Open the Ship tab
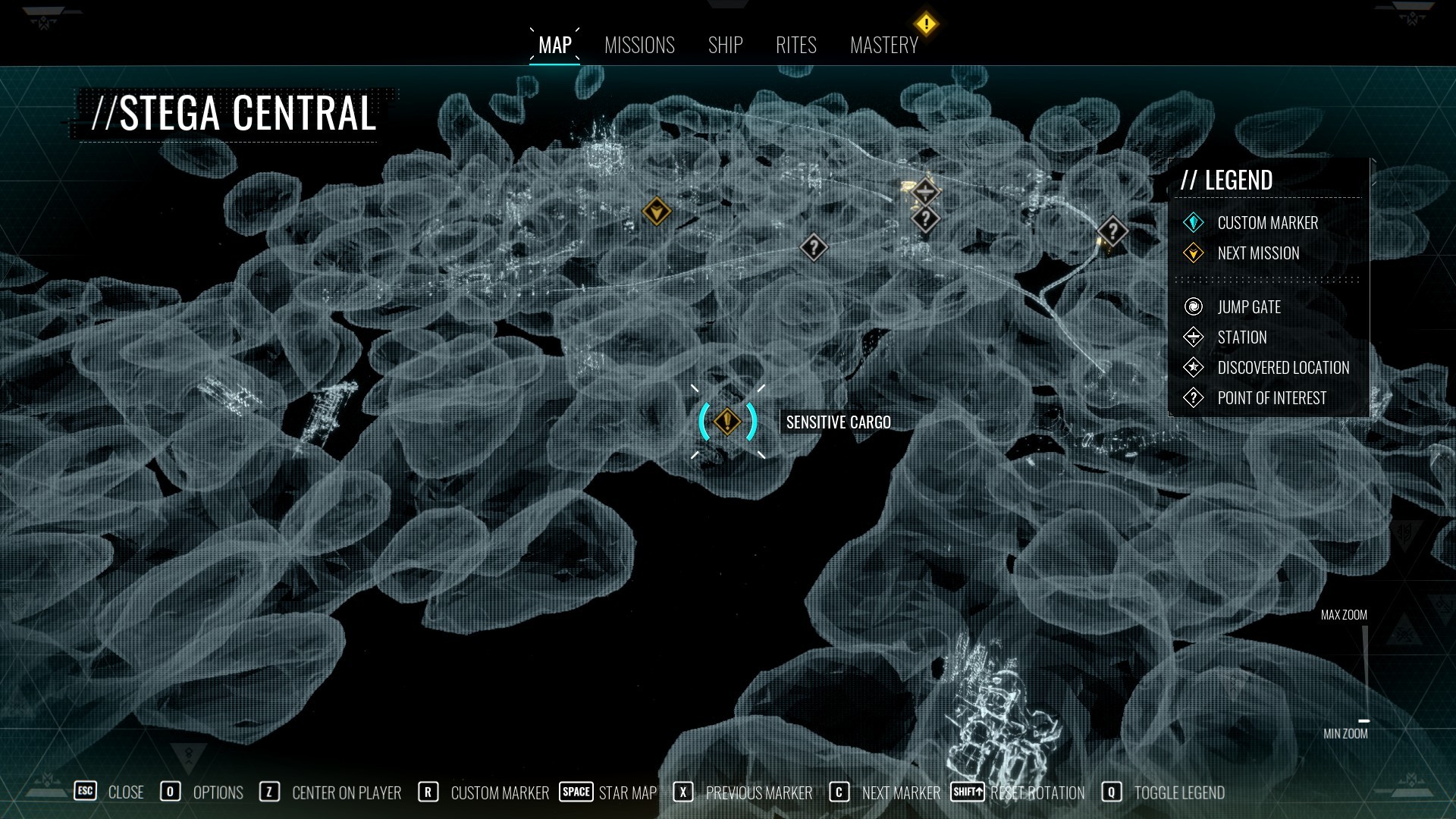The width and height of the screenshot is (1456, 819). pos(725,45)
